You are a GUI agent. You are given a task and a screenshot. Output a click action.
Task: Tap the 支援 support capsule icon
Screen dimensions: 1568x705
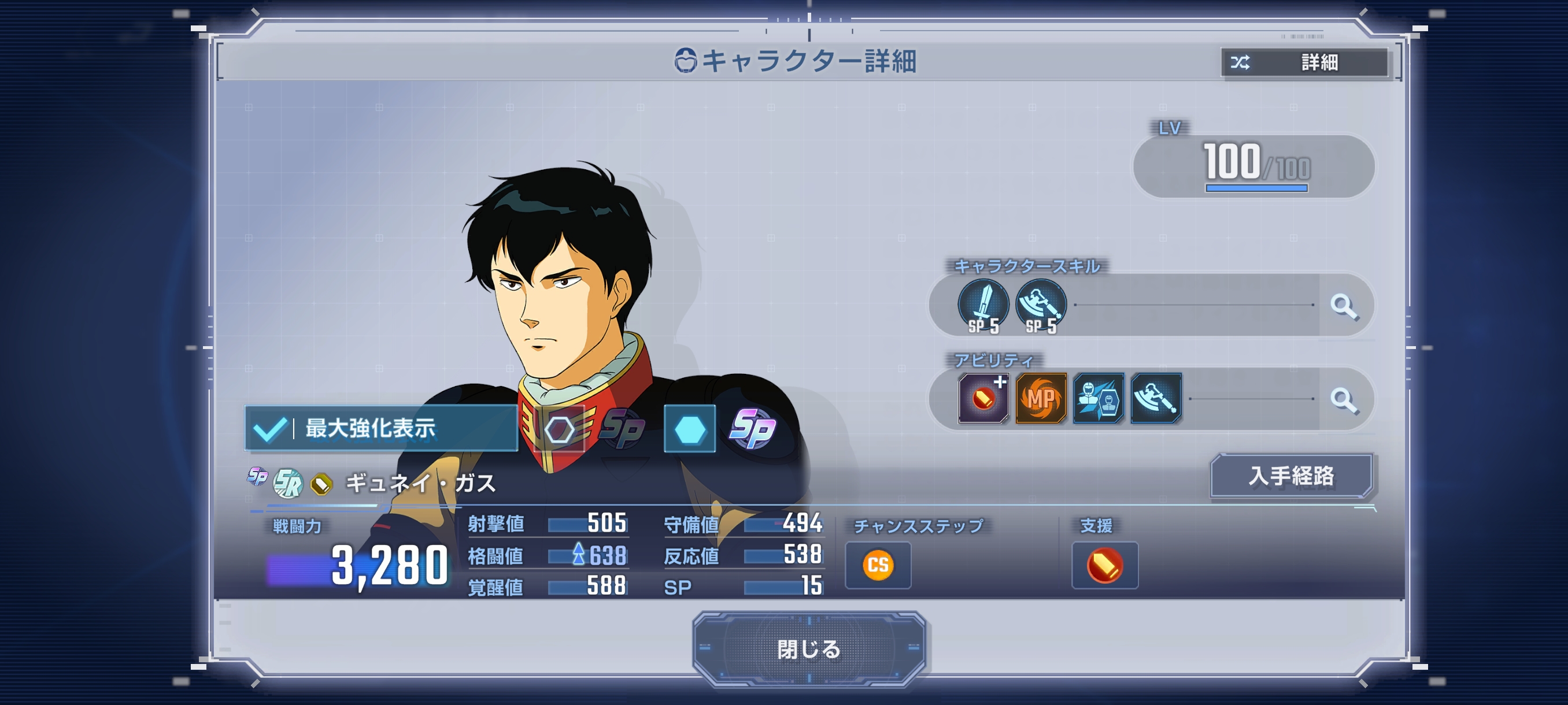1104,565
